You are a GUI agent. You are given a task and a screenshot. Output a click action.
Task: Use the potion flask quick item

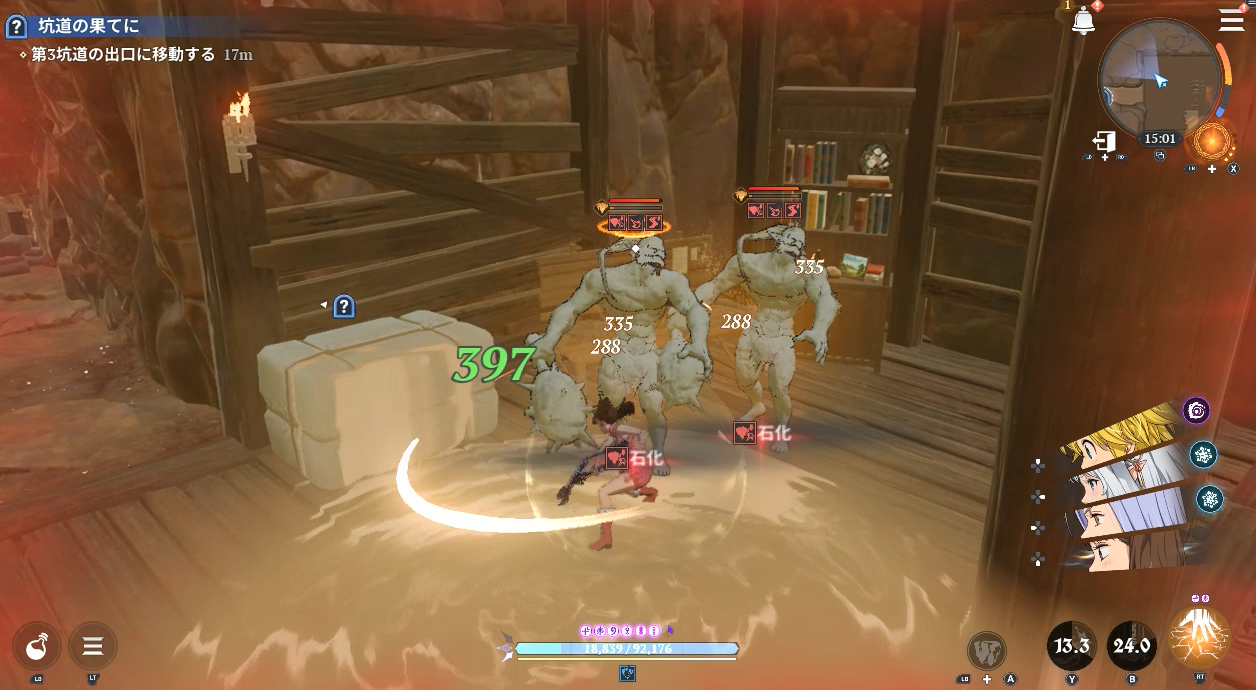pos(38,646)
